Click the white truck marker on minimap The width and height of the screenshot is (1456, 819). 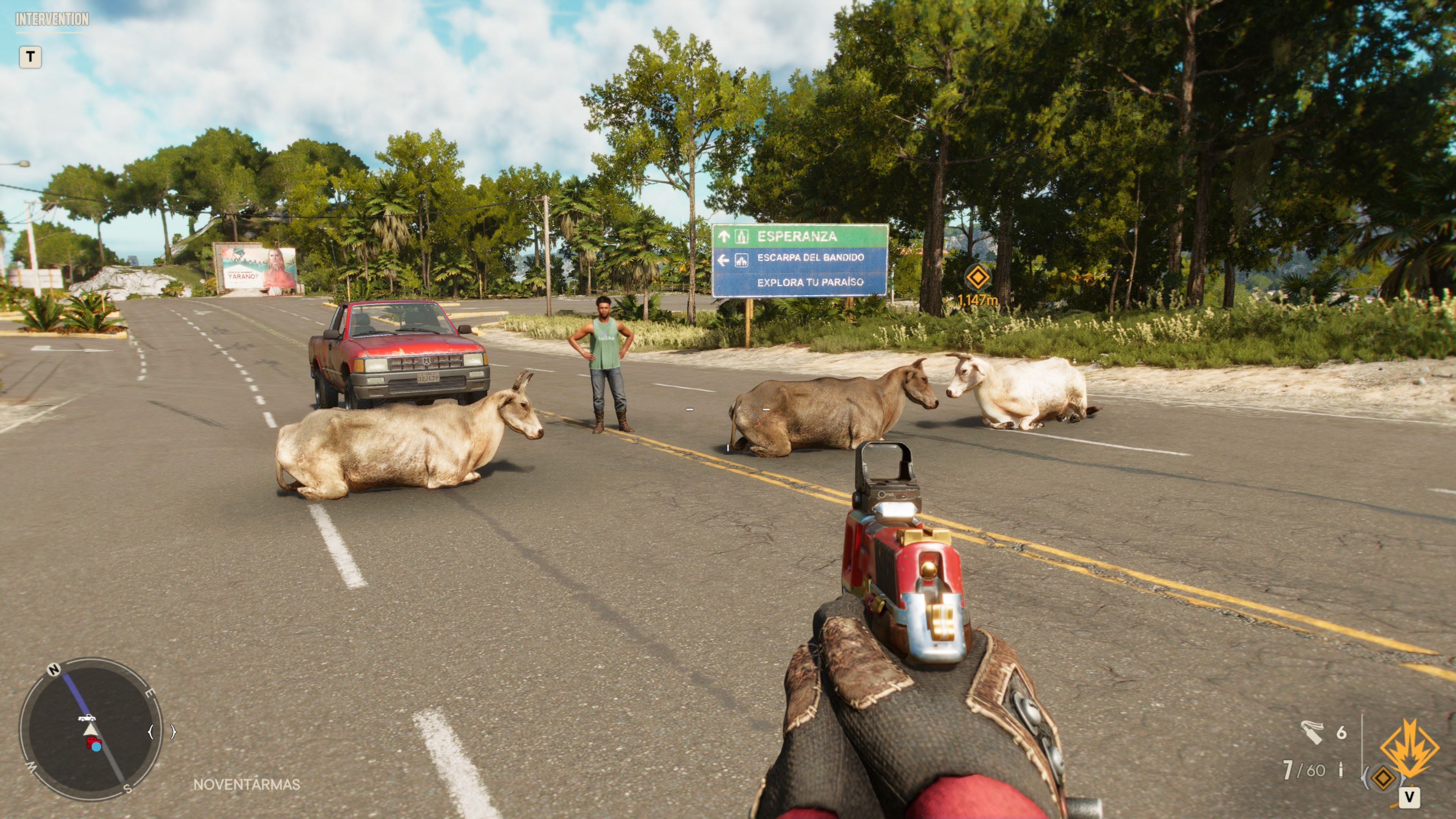click(86, 718)
